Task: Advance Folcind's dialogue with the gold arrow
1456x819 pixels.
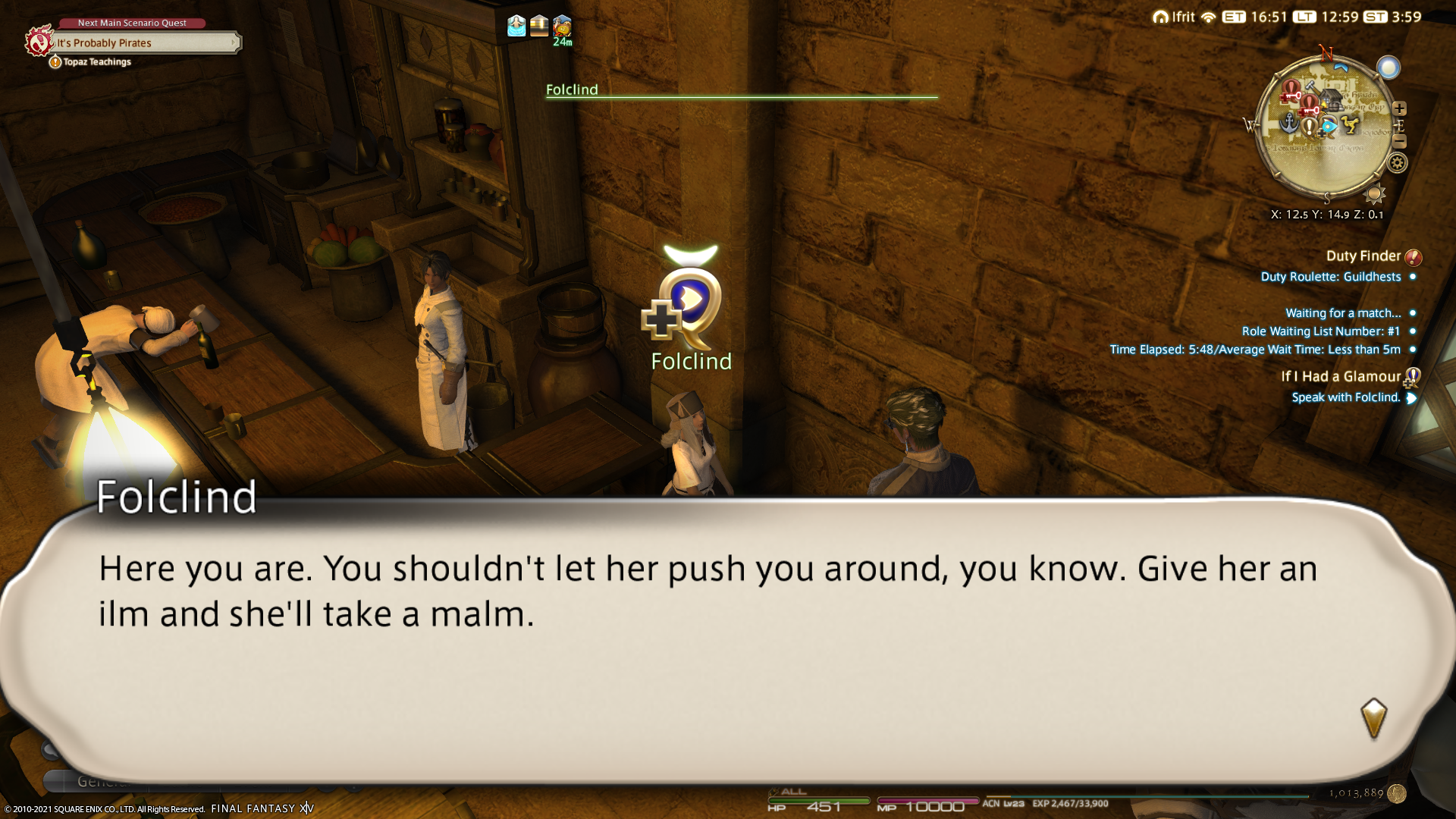Action: tap(1373, 718)
